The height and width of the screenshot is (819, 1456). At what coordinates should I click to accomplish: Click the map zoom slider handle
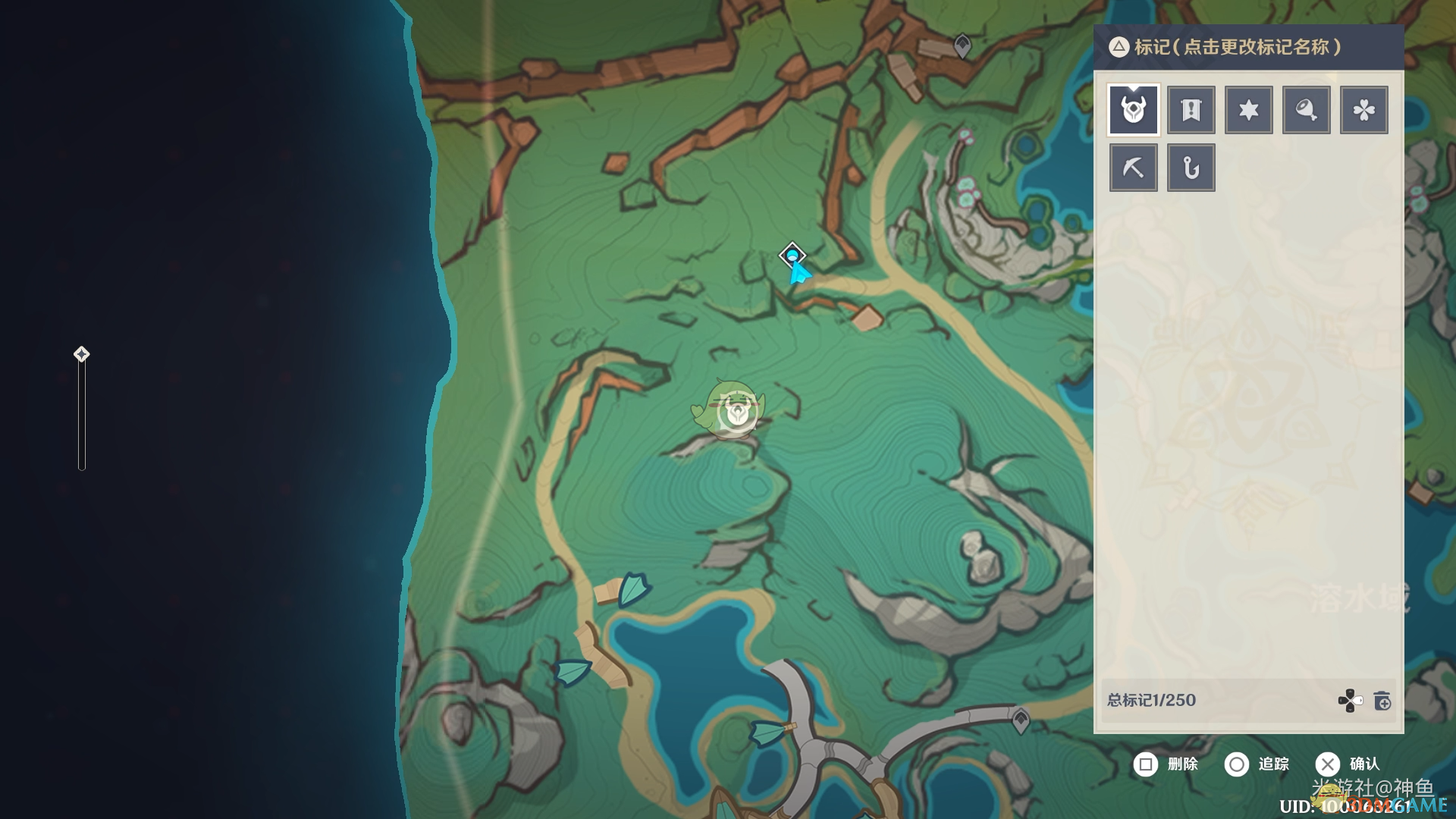(81, 354)
